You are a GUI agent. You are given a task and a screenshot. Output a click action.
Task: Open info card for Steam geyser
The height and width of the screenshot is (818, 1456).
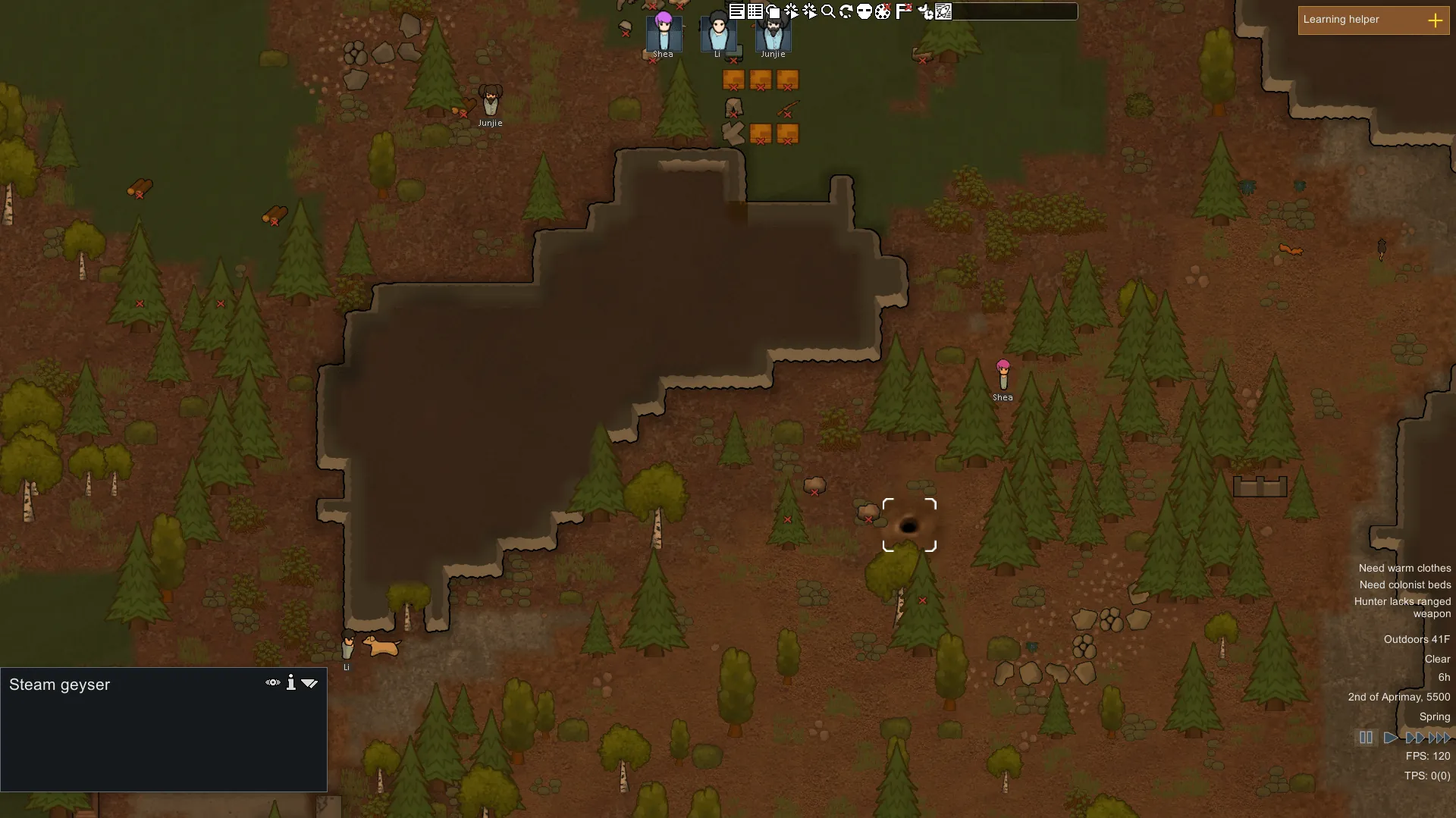[x=291, y=683]
